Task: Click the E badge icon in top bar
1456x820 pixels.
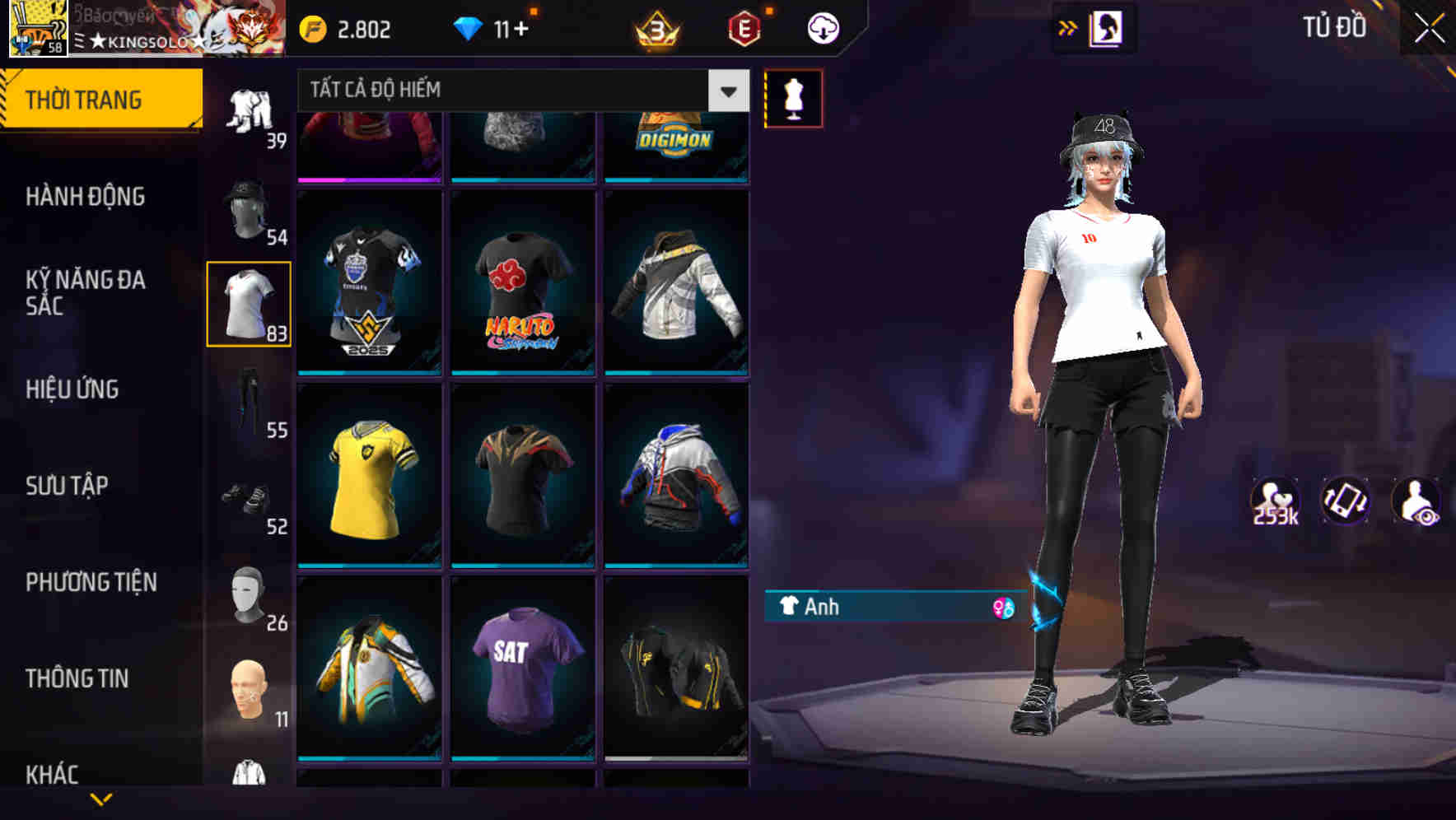Action: click(x=744, y=27)
